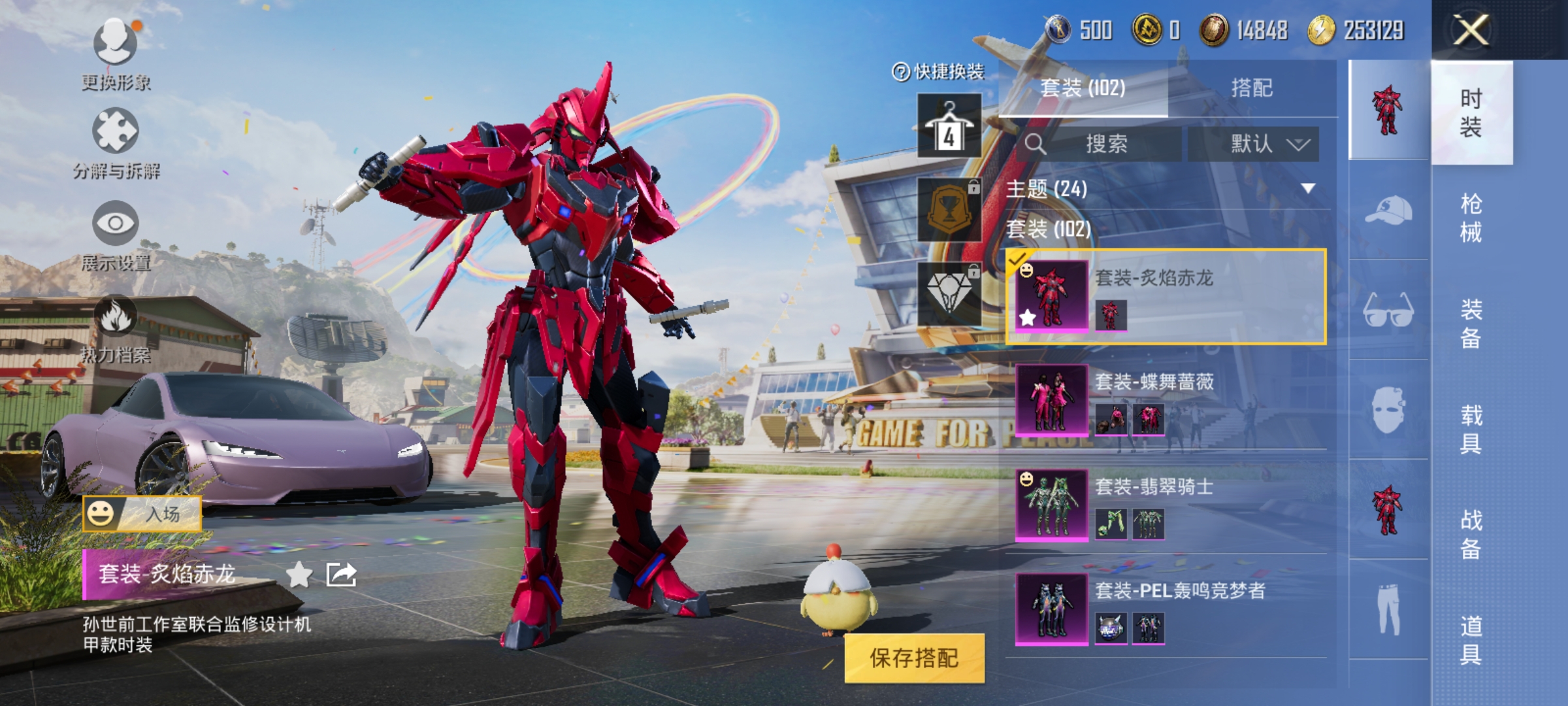The height and width of the screenshot is (706, 1568).
Task: Select the cap headwear subcategory icon
Action: pyautogui.click(x=1388, y=210)
